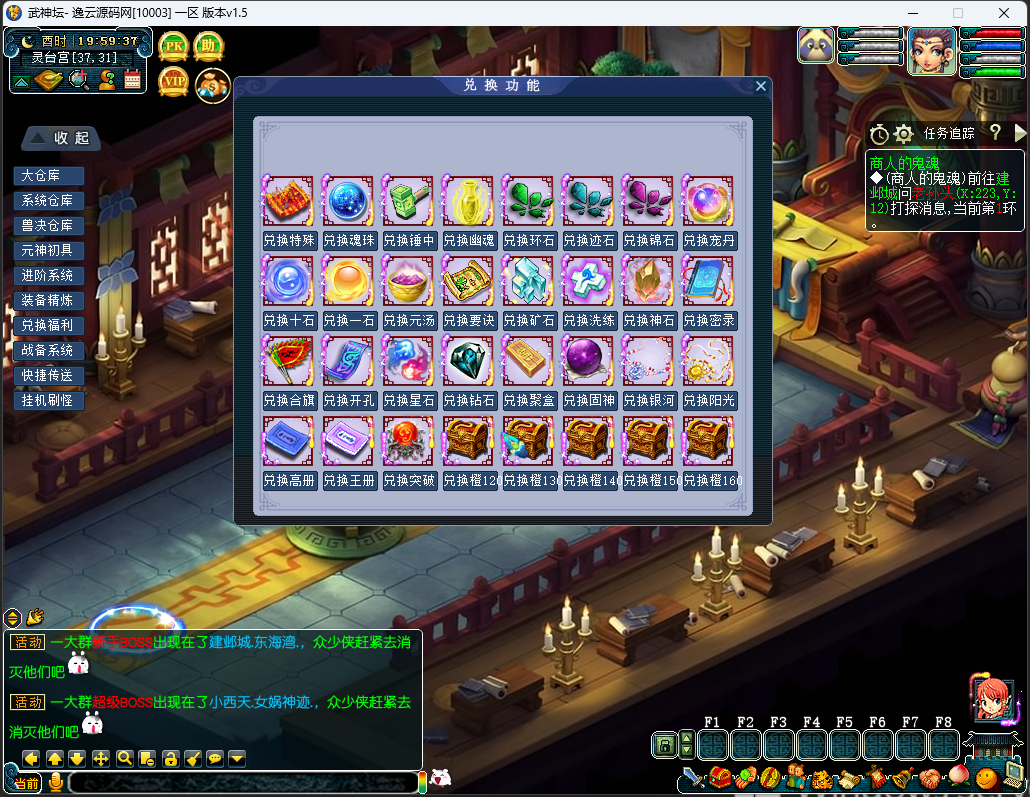Screen dimensions: 1030x797
Task: Select 快捷传送 quick teleport entry
Action: (48, 376)
